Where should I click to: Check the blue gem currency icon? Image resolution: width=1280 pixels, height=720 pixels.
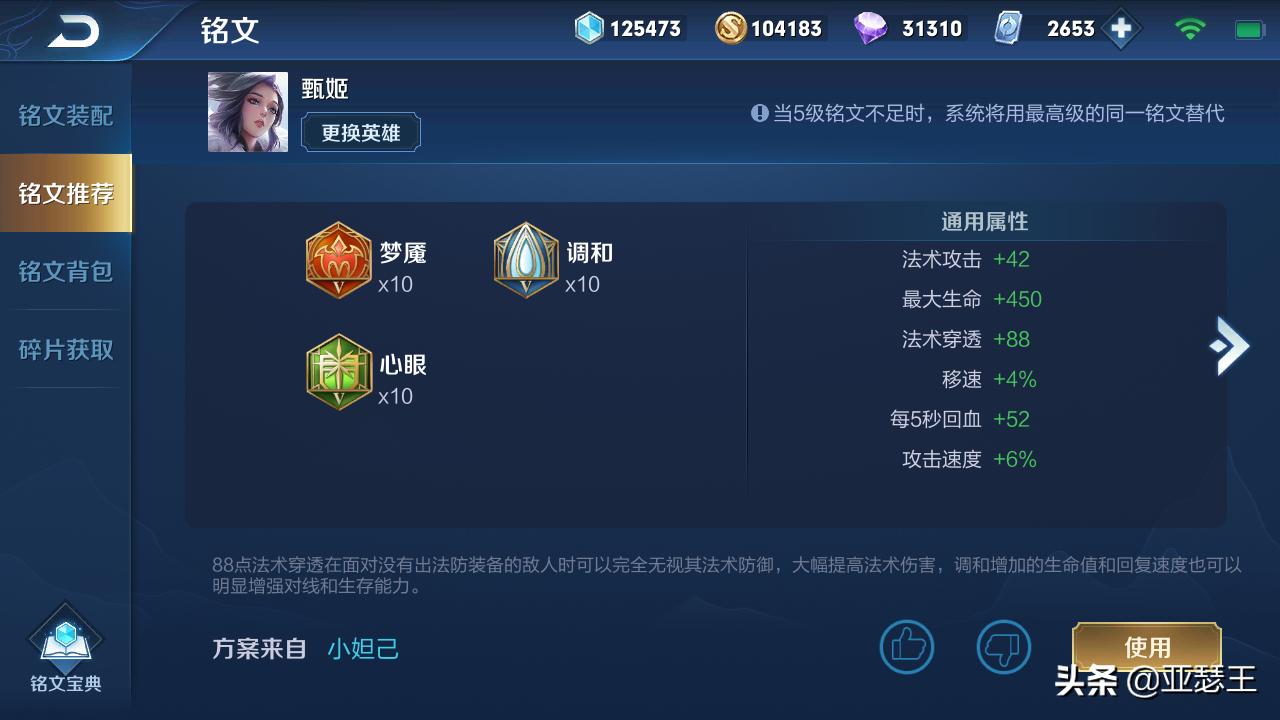pos(588,29)
